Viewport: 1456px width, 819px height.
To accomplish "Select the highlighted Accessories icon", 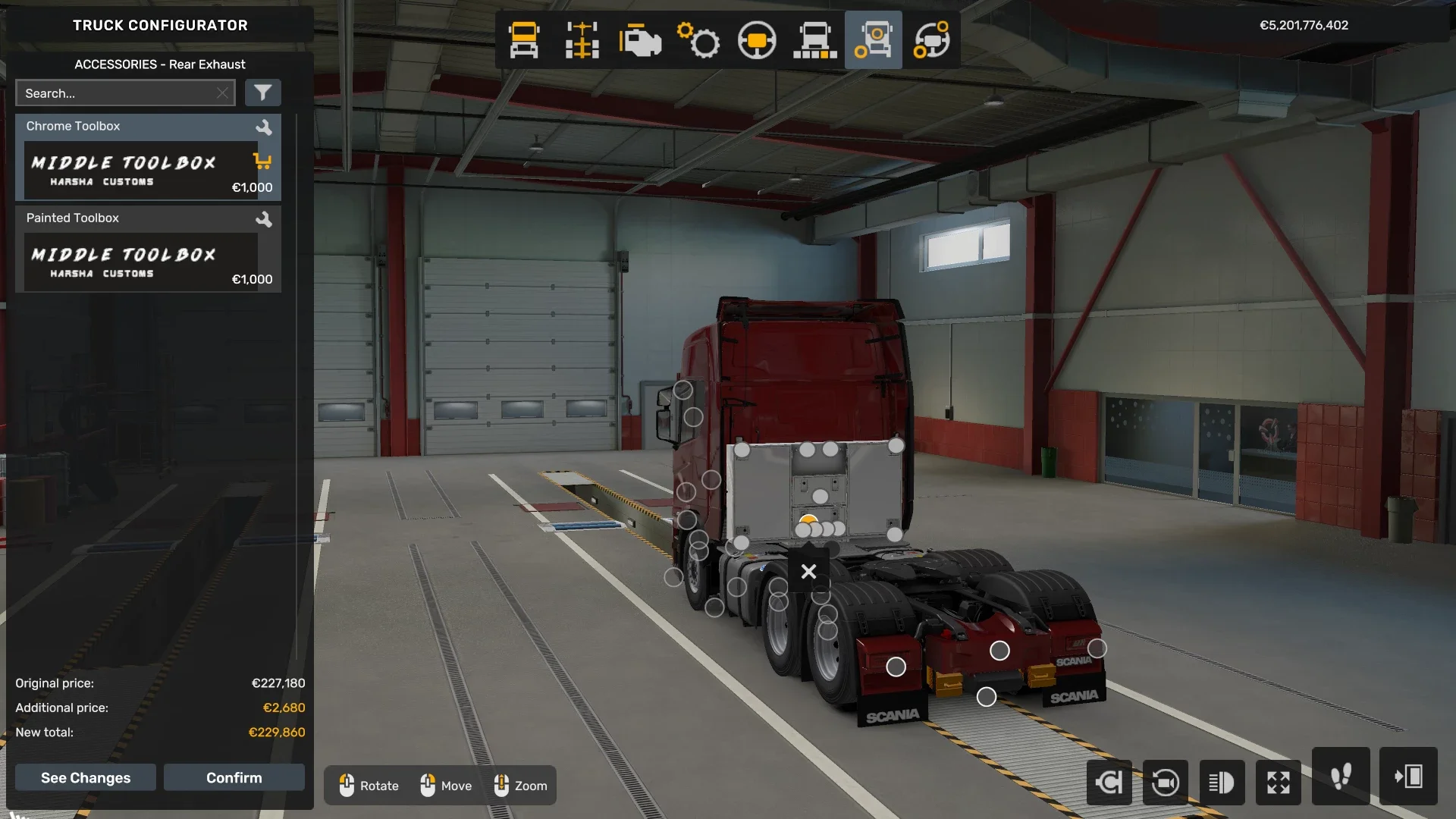I will (874, 39).
